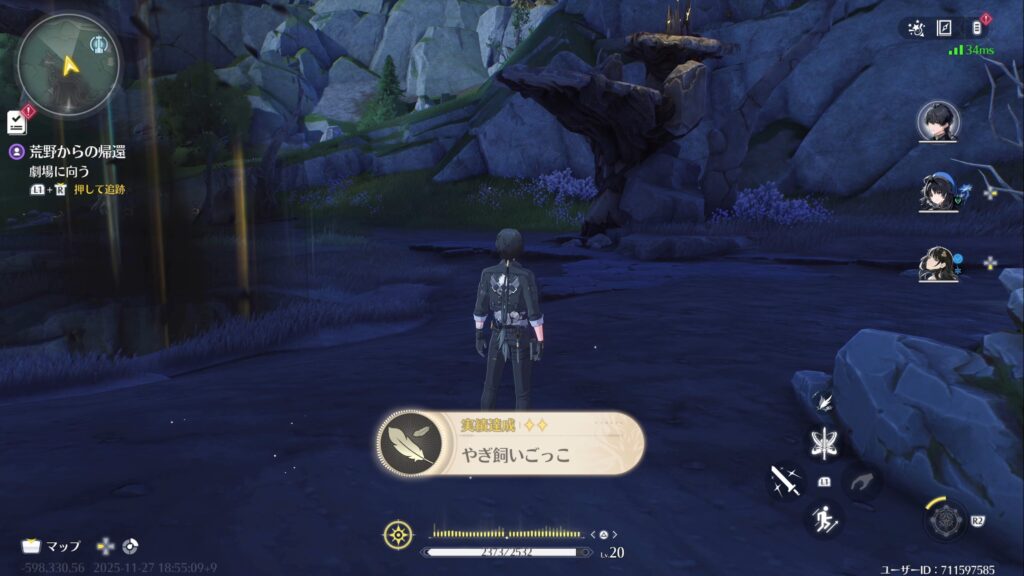Click the やぎ飼いごっこ achievement notification
The image size is (1024, 576).
[x=510, y=444]
